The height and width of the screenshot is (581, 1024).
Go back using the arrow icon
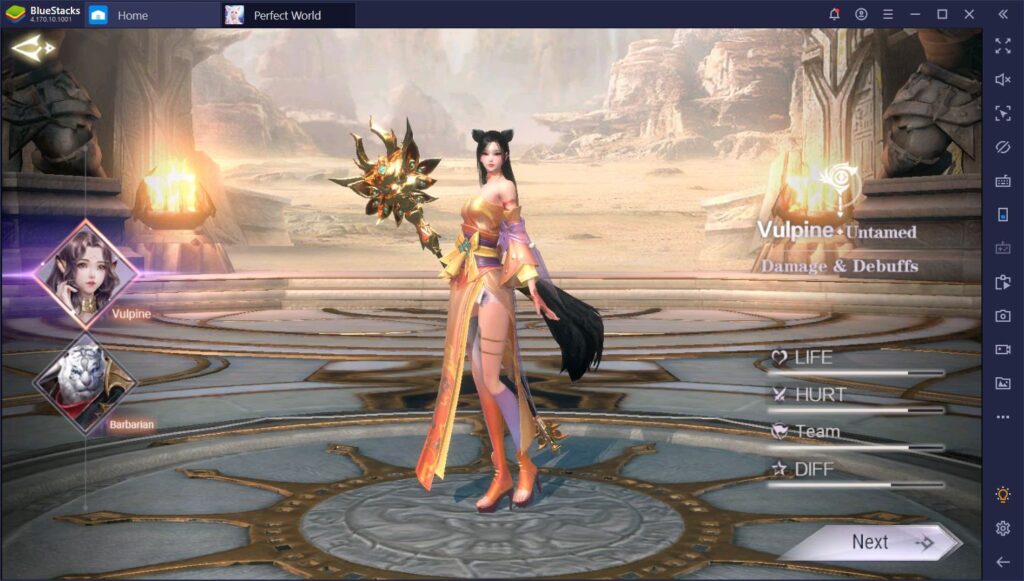click(32, 47)
